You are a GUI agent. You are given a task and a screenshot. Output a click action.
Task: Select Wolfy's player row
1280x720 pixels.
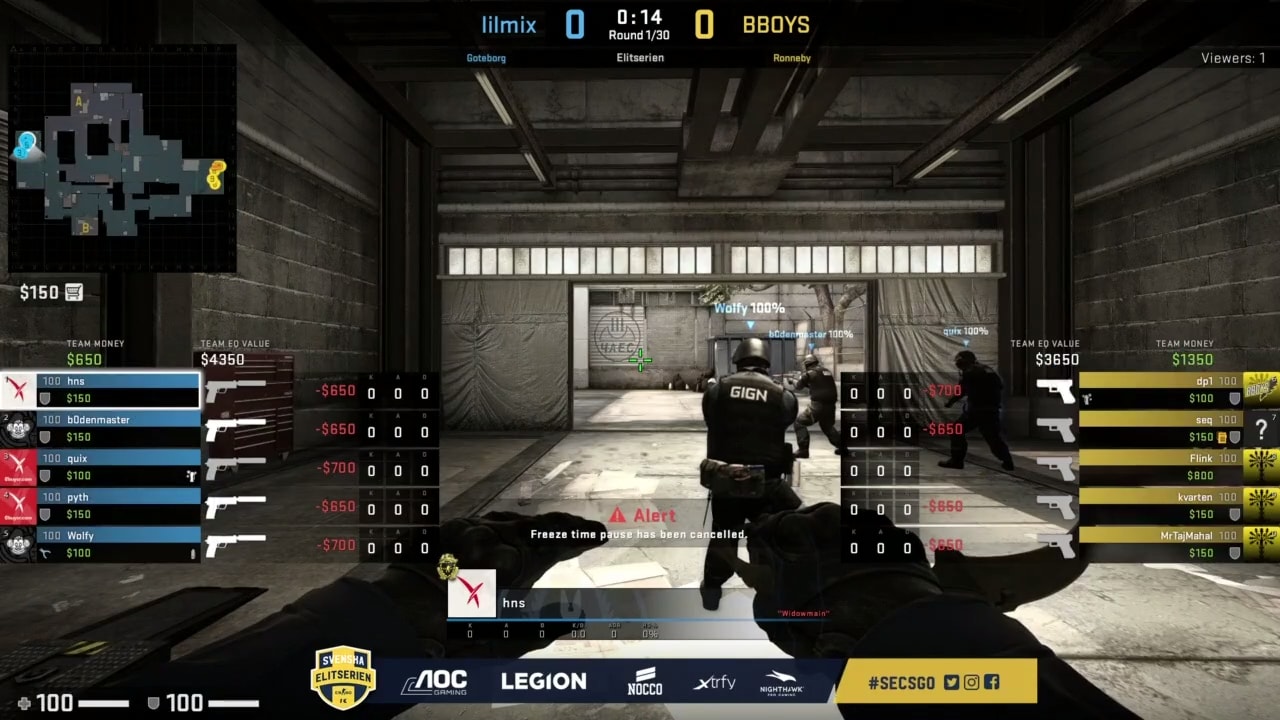click(118, 544)
